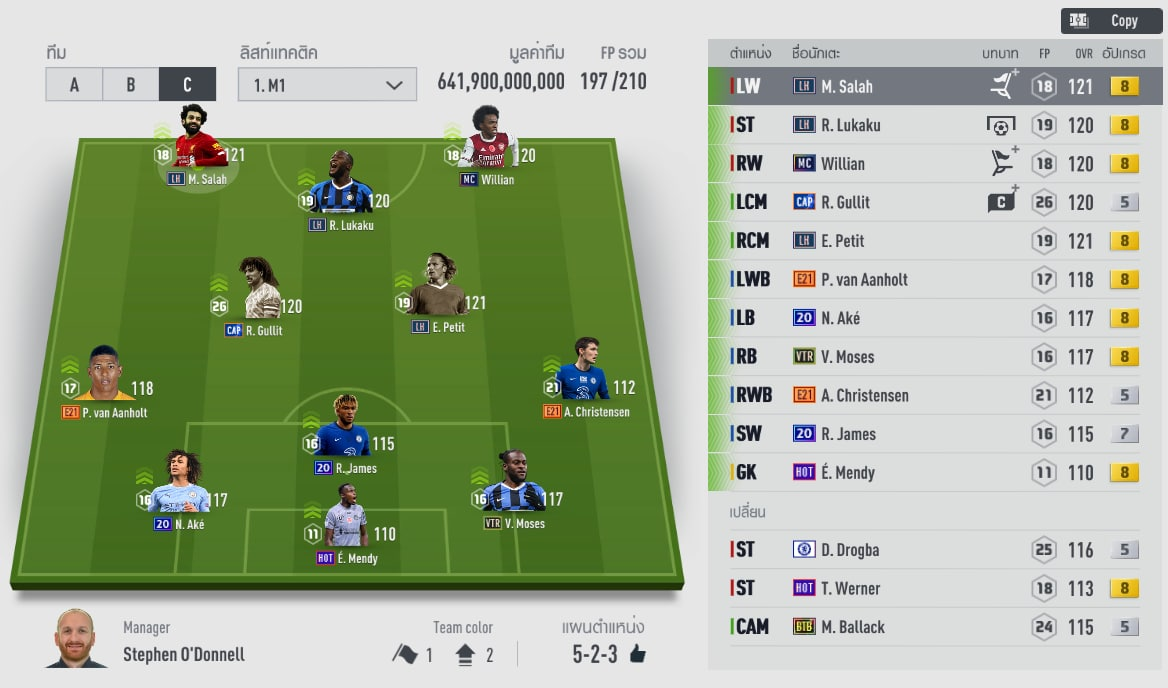Click the 5-2-3 formation thumbs-up icon
The height and width of the screenshot is (688, 1168).
pyautogui.click(x=637, y=655)
